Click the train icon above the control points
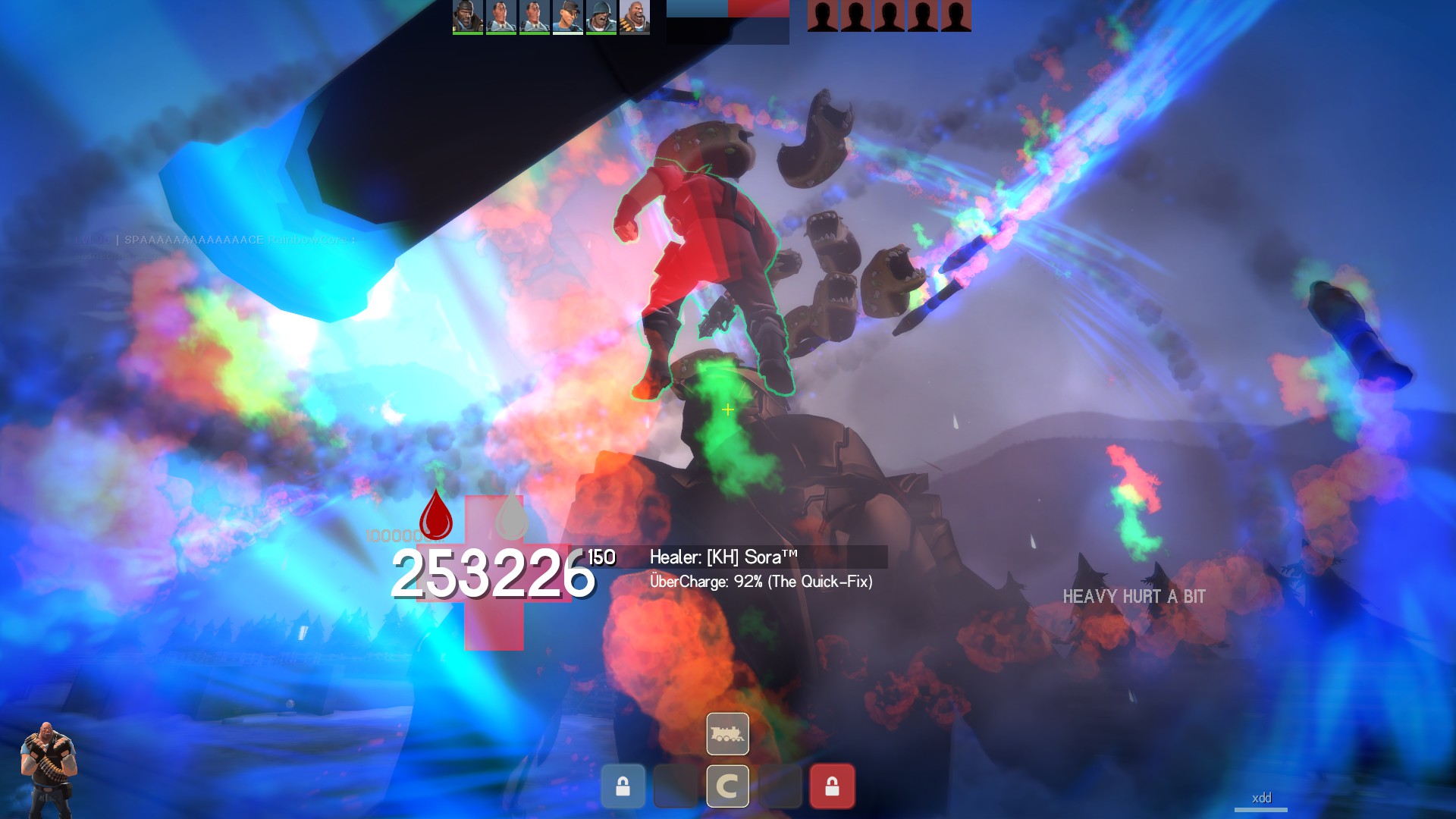The height and width of the screenshot is (819, 1456). coord(727,733)
